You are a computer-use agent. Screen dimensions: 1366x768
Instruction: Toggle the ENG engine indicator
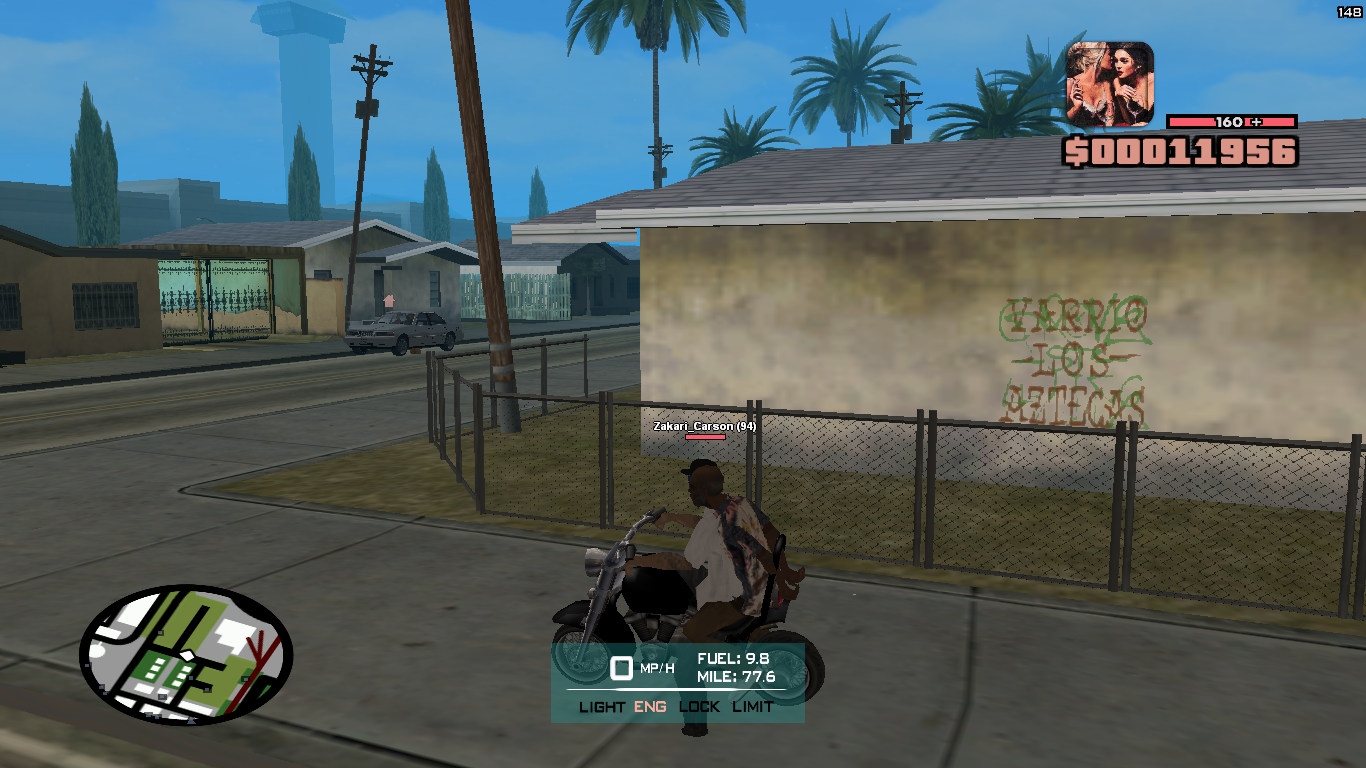click(650, 707)
